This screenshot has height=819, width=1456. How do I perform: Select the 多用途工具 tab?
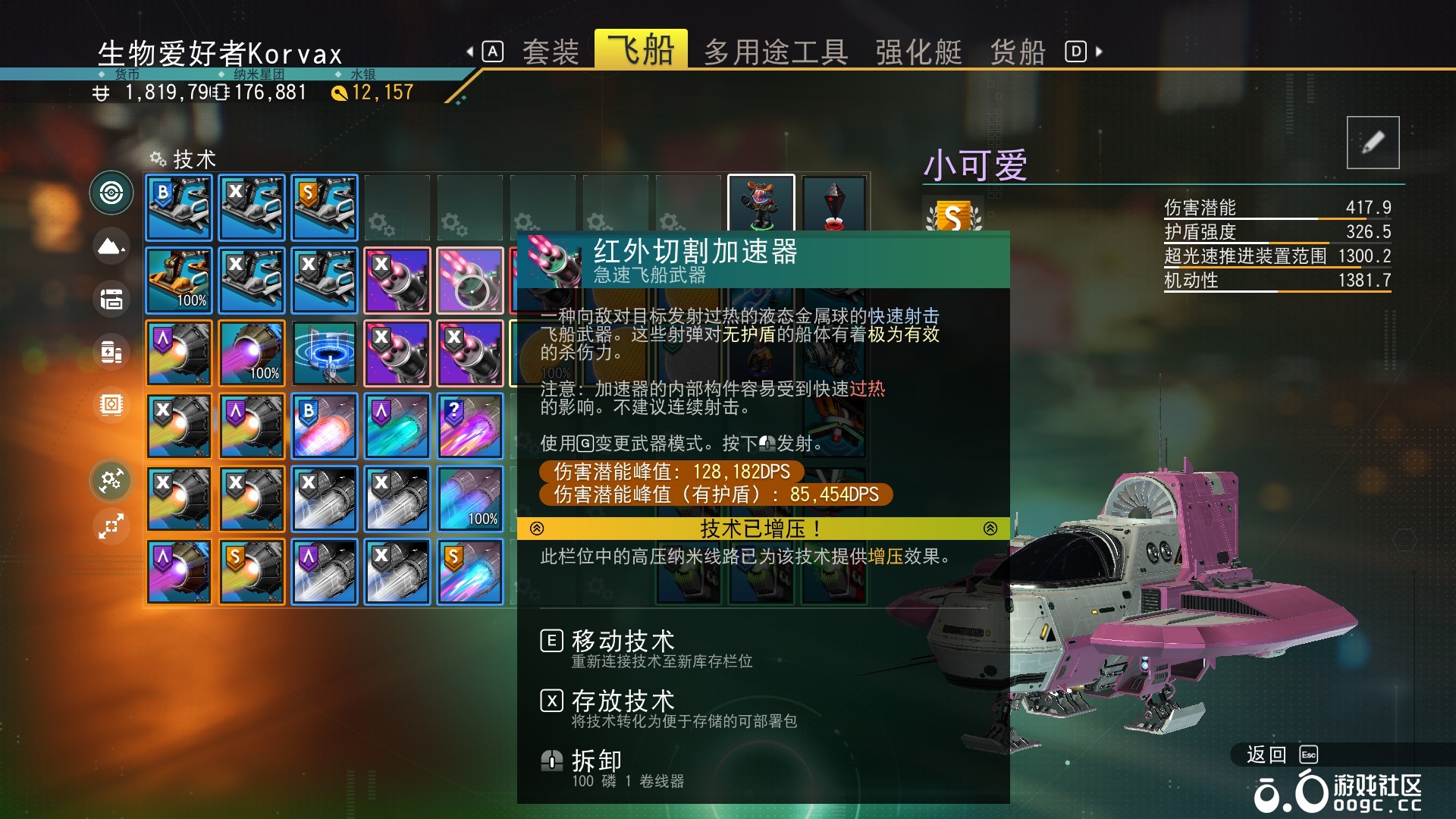tap(777, 50)
